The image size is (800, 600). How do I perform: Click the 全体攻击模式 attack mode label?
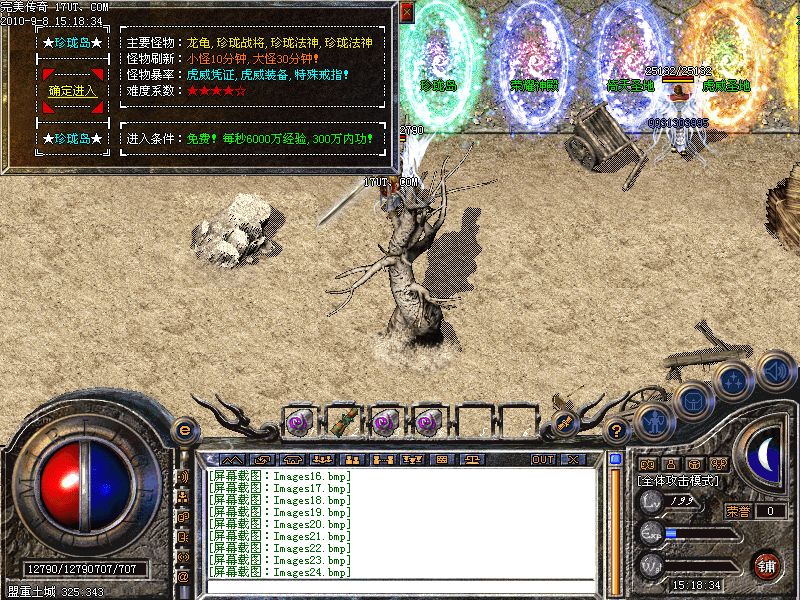682,482
